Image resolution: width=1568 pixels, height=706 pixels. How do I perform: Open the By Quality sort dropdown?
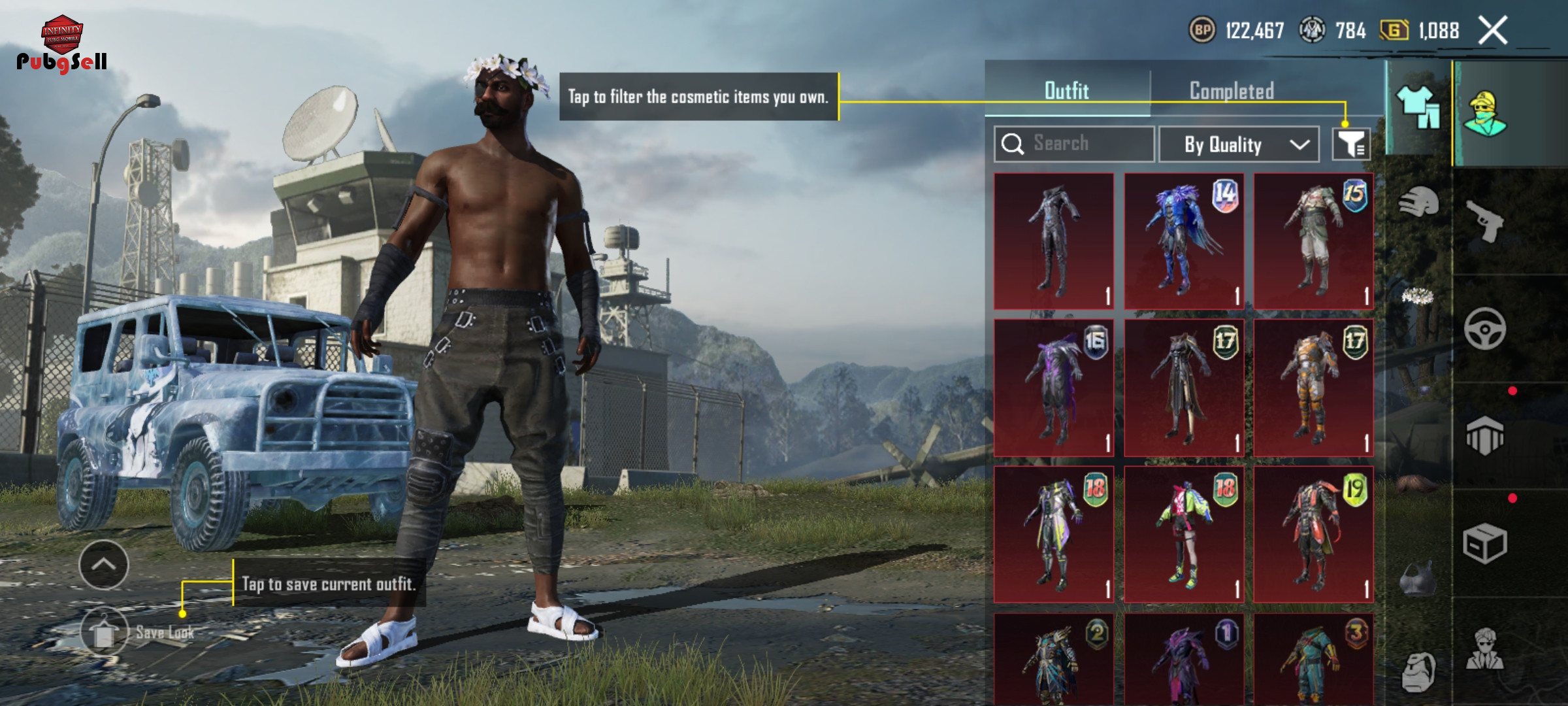click(1239, 144)
